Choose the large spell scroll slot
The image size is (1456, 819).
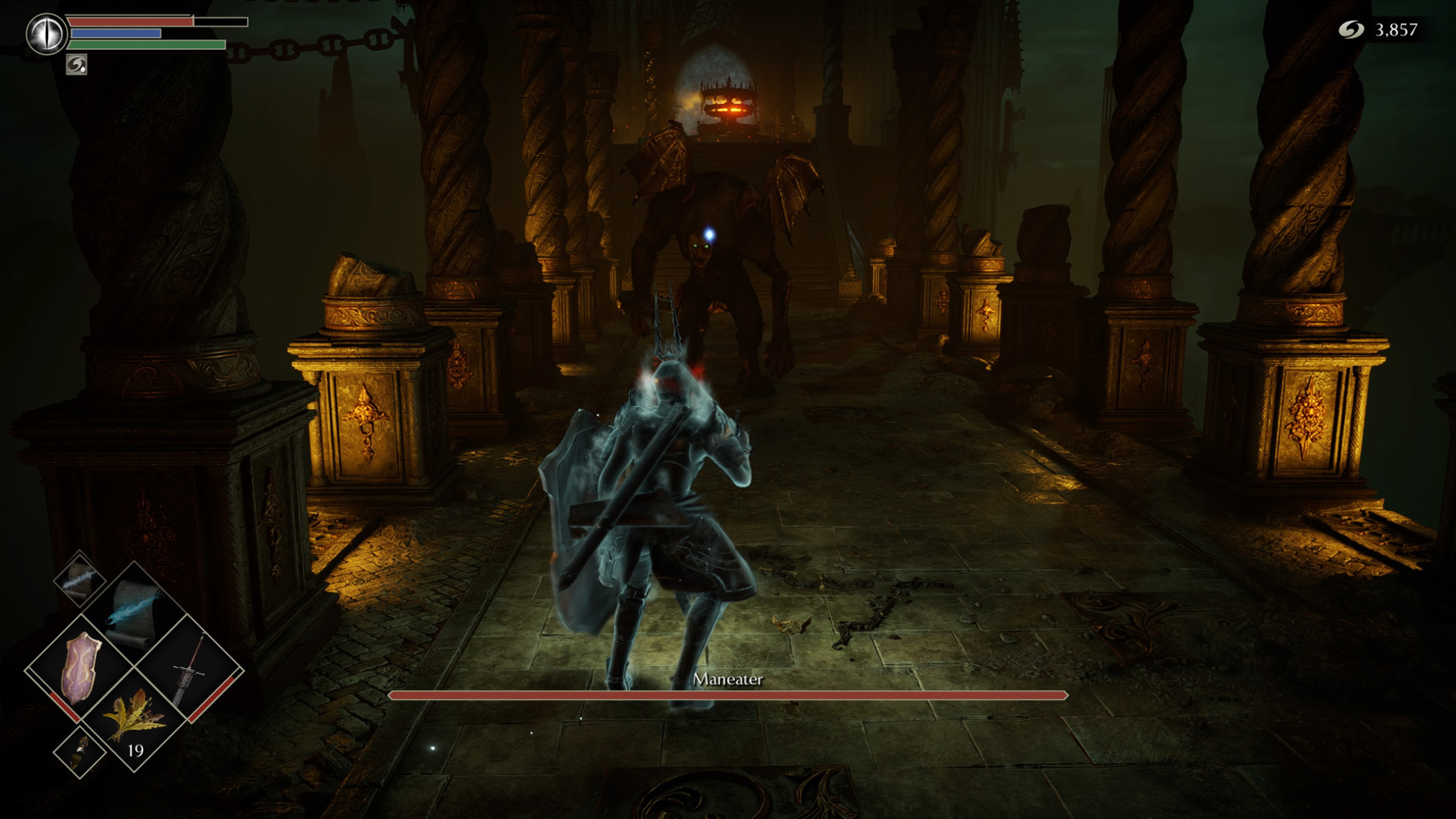click(x=134, y=612)
